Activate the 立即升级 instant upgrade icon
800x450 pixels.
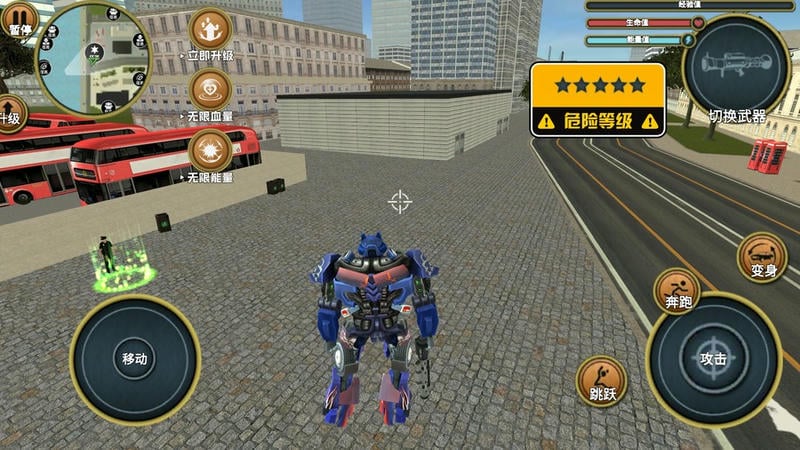pos(210,30)
